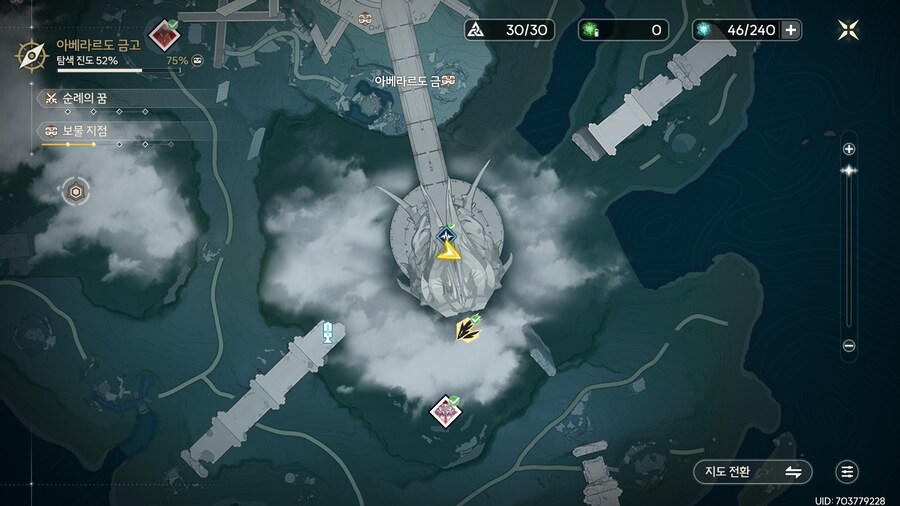The image size is (900, 506).
Task: Add more currency with the plus button
Action: (x=791, y=30)
